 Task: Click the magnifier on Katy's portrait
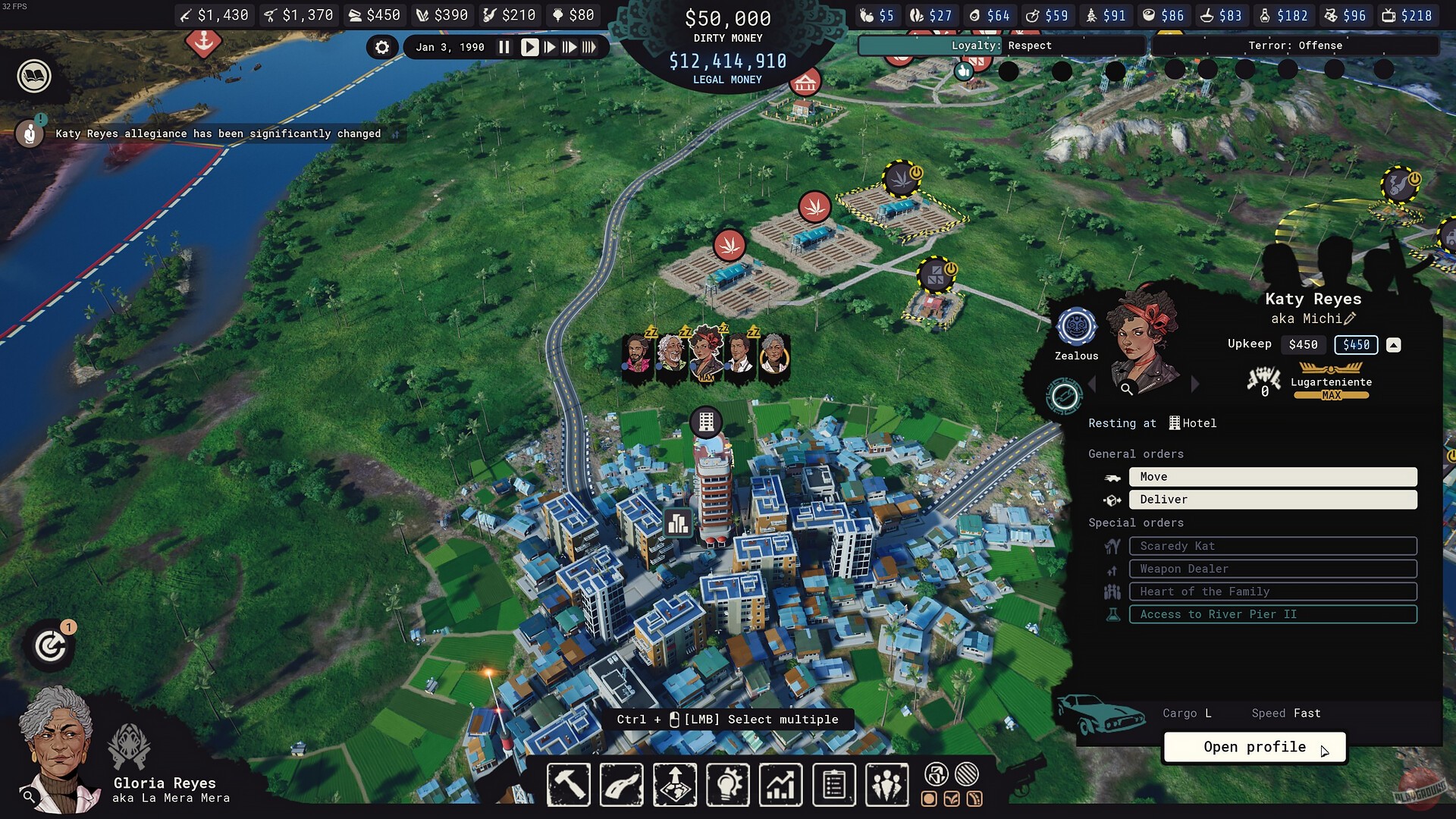tap(1127, 388)
